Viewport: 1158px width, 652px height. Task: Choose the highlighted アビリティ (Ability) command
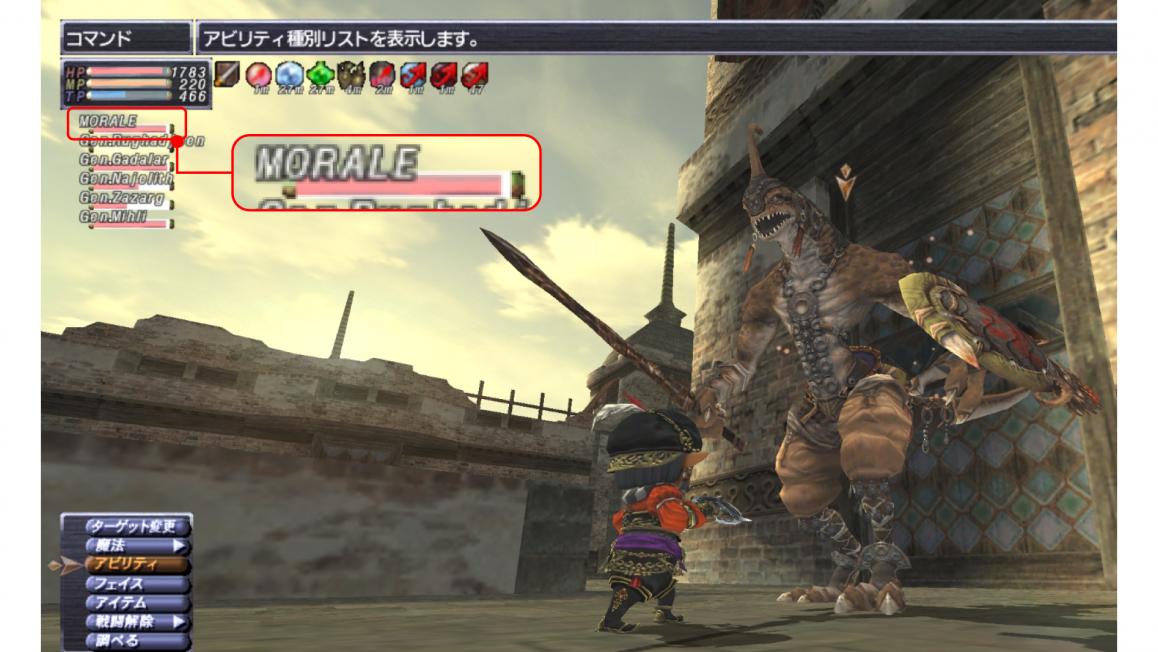pyautogui.click(x=126, y=564)
